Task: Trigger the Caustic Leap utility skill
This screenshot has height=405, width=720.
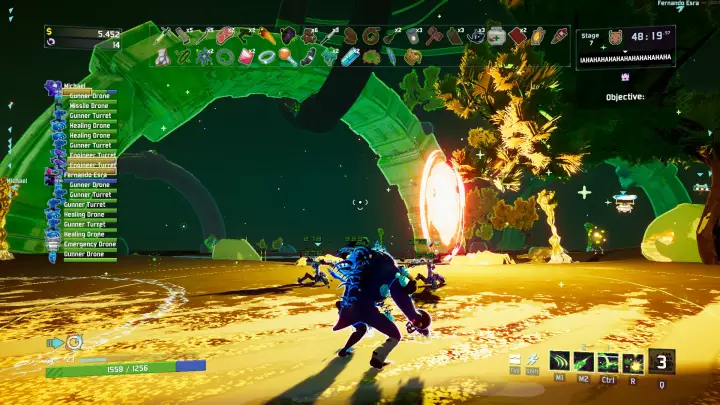Action: tap(607, 362)
